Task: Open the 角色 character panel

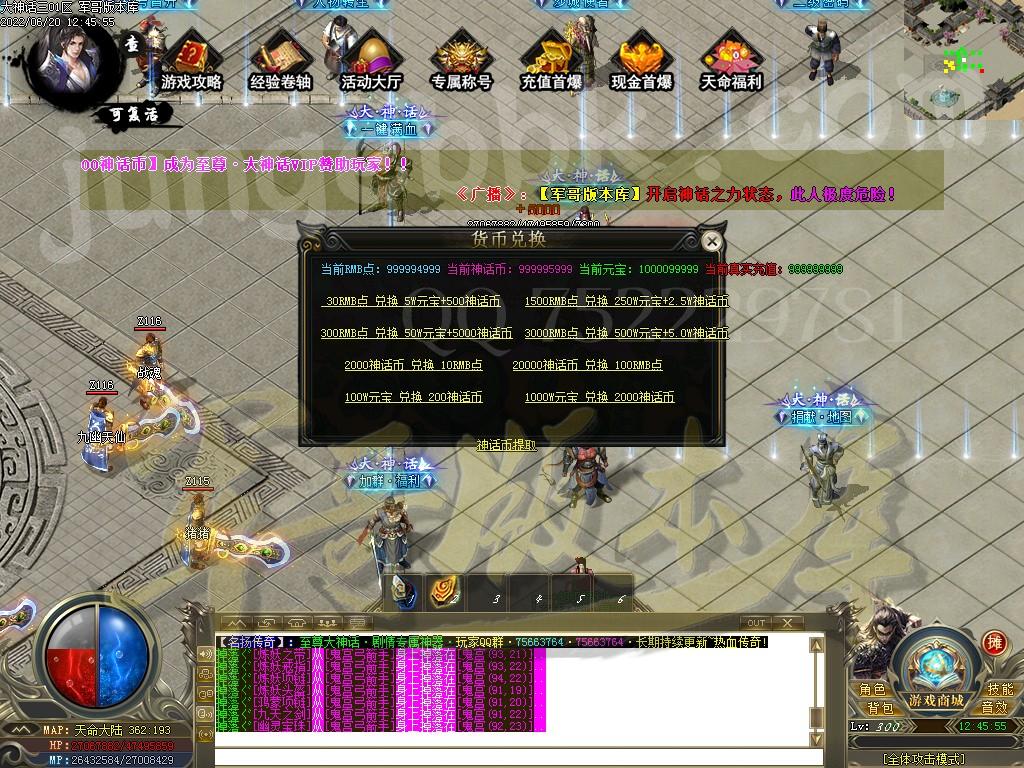Action: 872,689
